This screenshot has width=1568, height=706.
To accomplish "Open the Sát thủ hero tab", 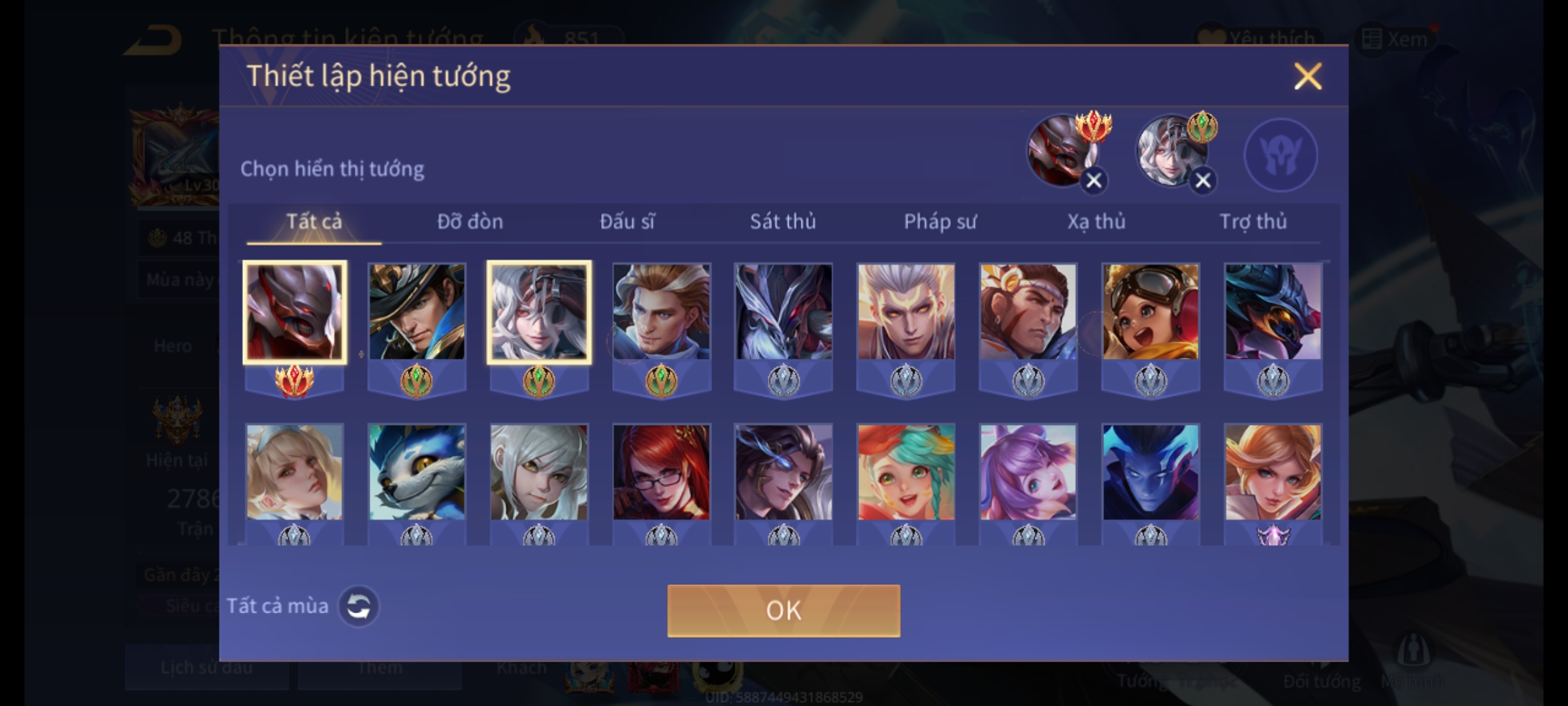I will [x=783, y=222].
